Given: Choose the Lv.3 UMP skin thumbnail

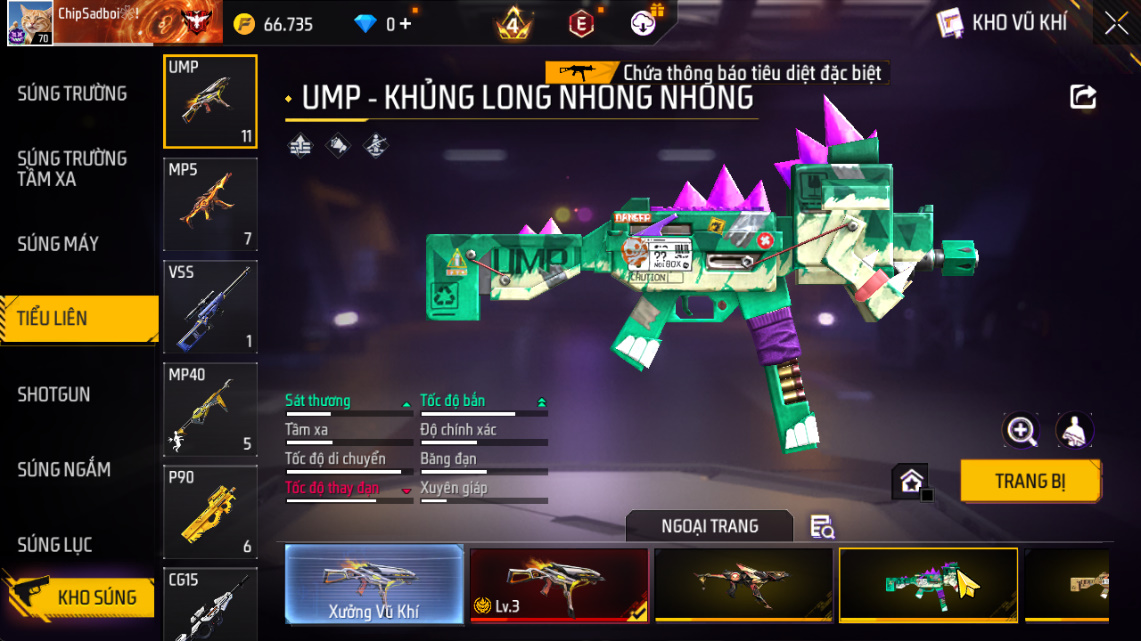Looking at the screenshot, I should click(x=558, y=584).
